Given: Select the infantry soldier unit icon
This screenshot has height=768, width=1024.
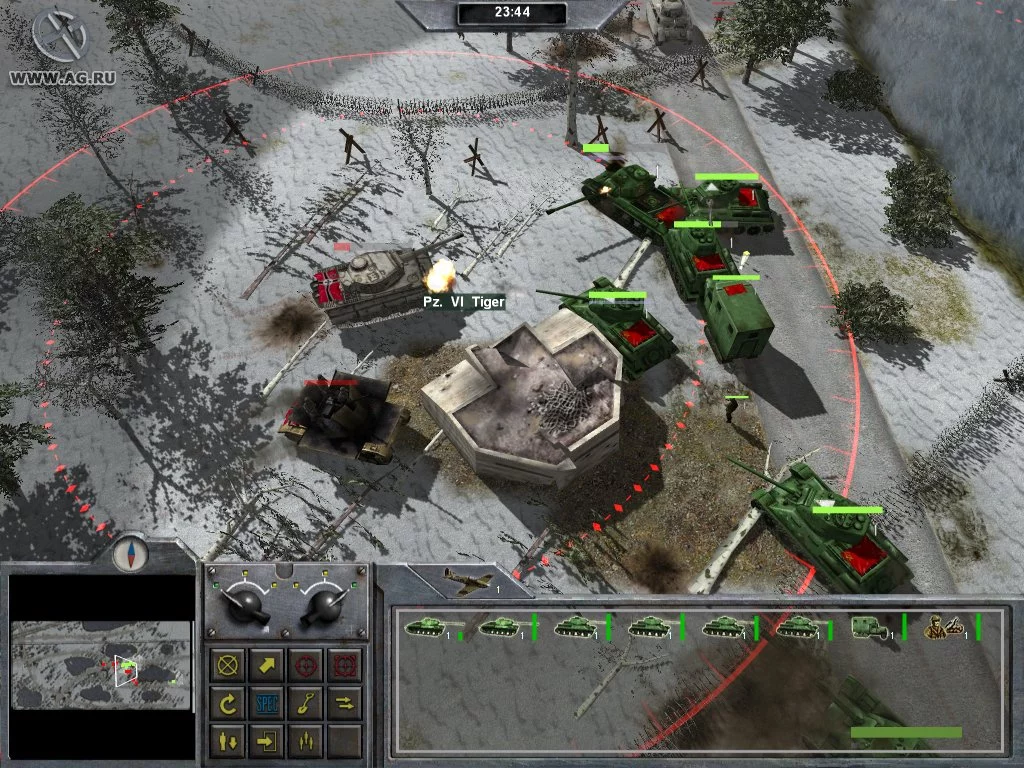Looking at the screenshot, I should [940, 627].
